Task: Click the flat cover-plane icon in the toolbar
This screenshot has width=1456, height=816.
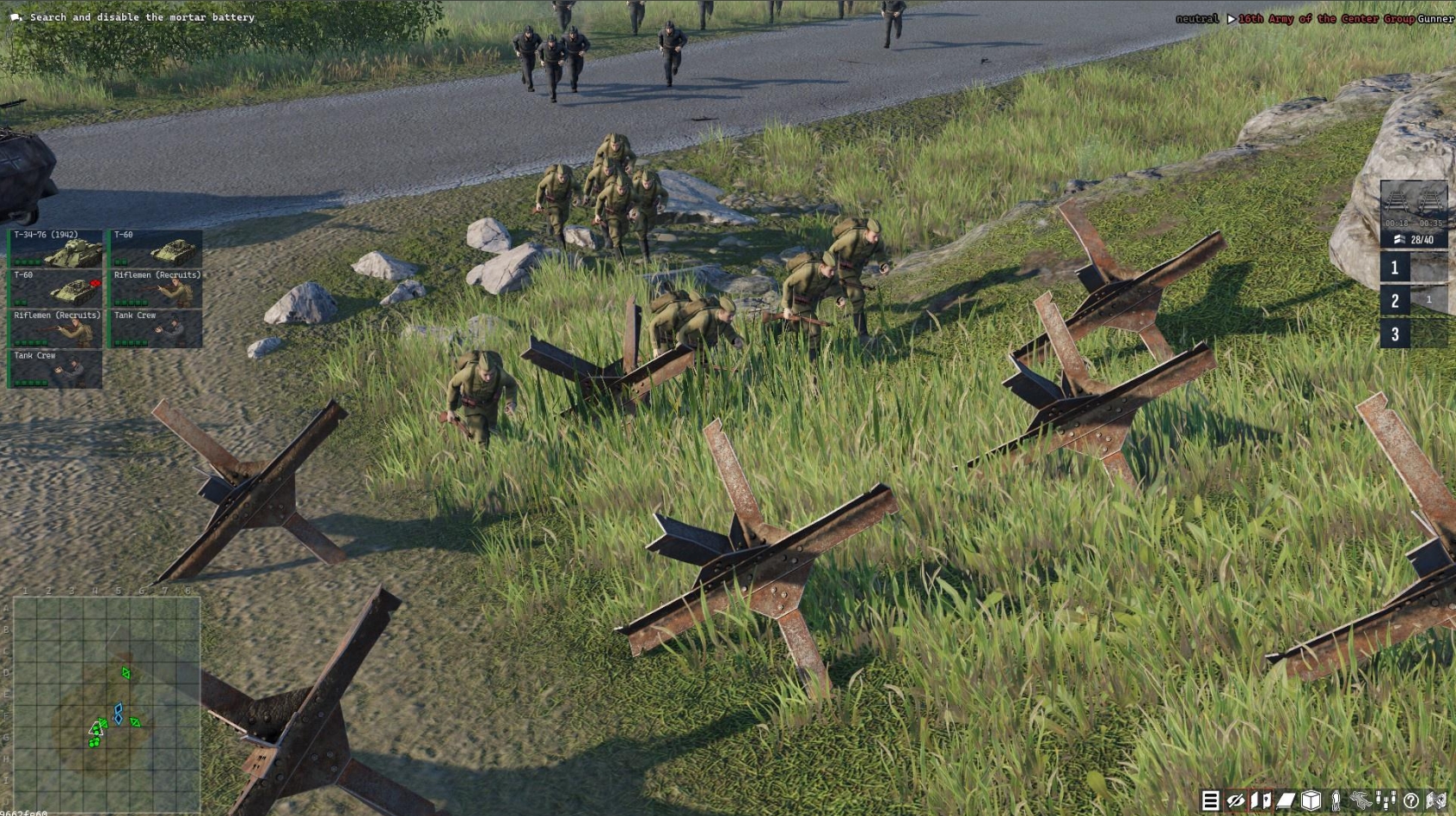Action: click(1285, 801)
